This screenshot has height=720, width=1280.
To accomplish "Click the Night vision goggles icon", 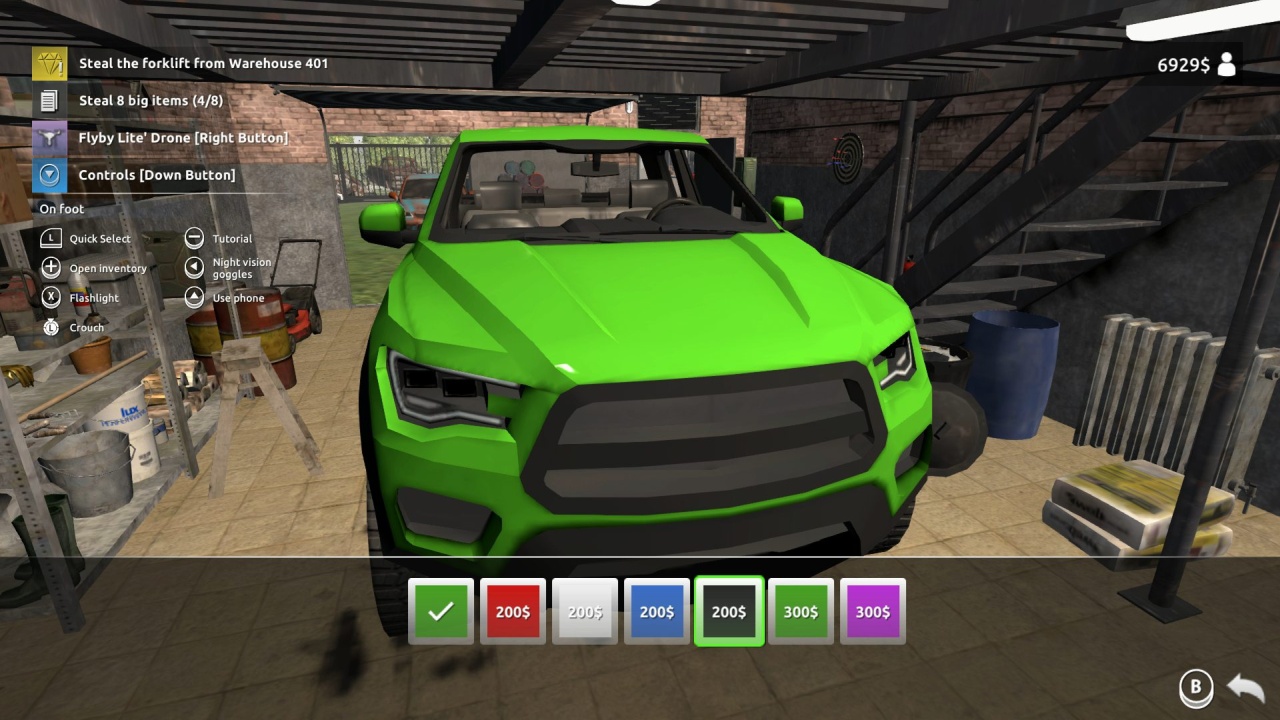I will point(192,267).
